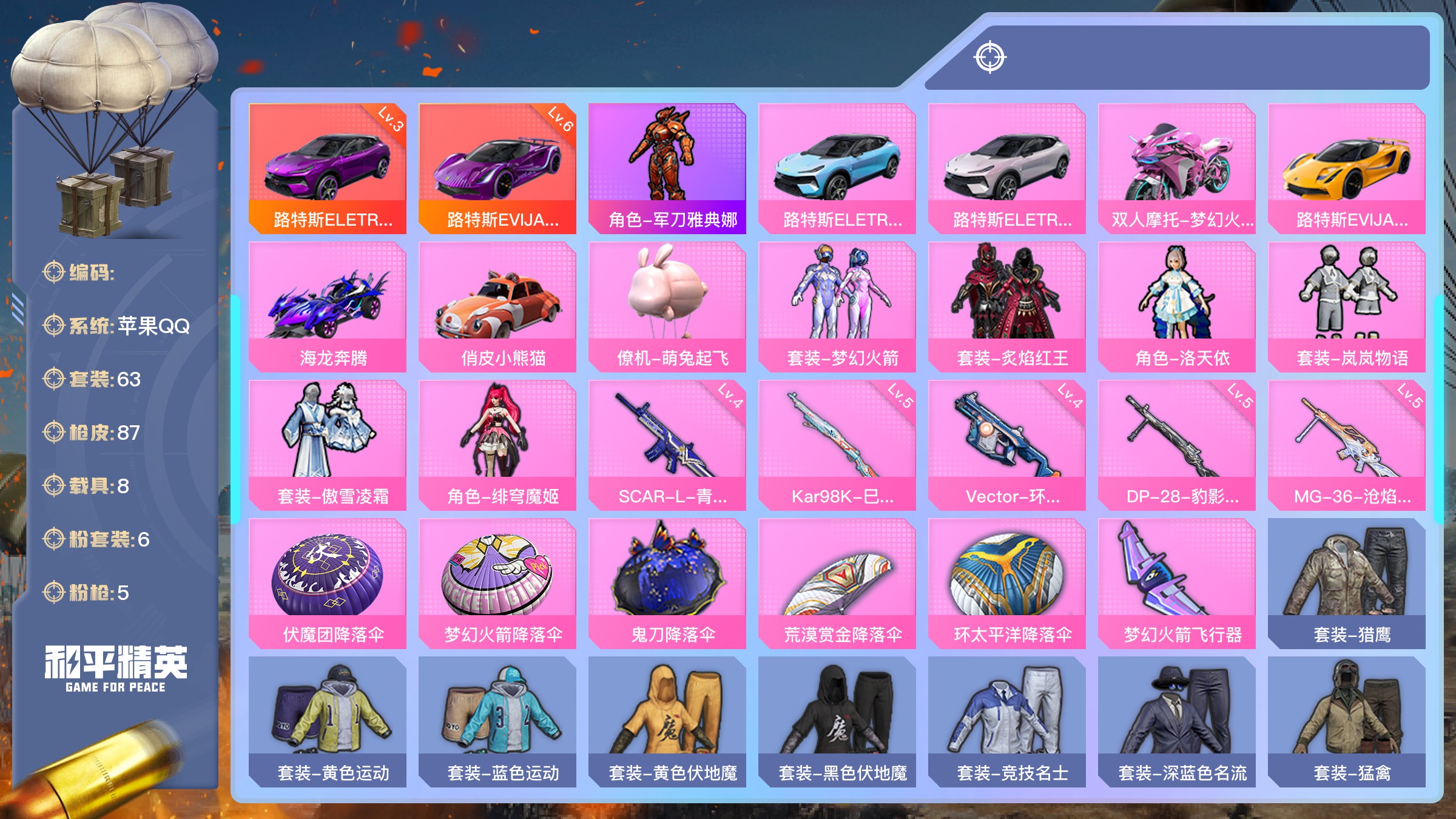The image size is (1456, 819).
Task: Select the 角色-洛天依 character tile
Action: tap(1176, 306)
